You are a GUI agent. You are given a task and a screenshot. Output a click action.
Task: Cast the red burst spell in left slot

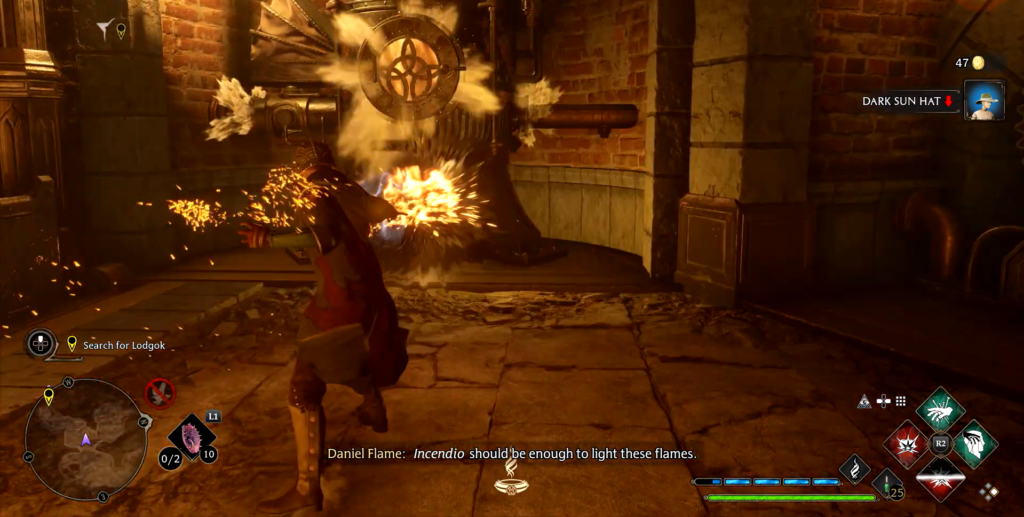pyautogui.click(x=907, y=443)
